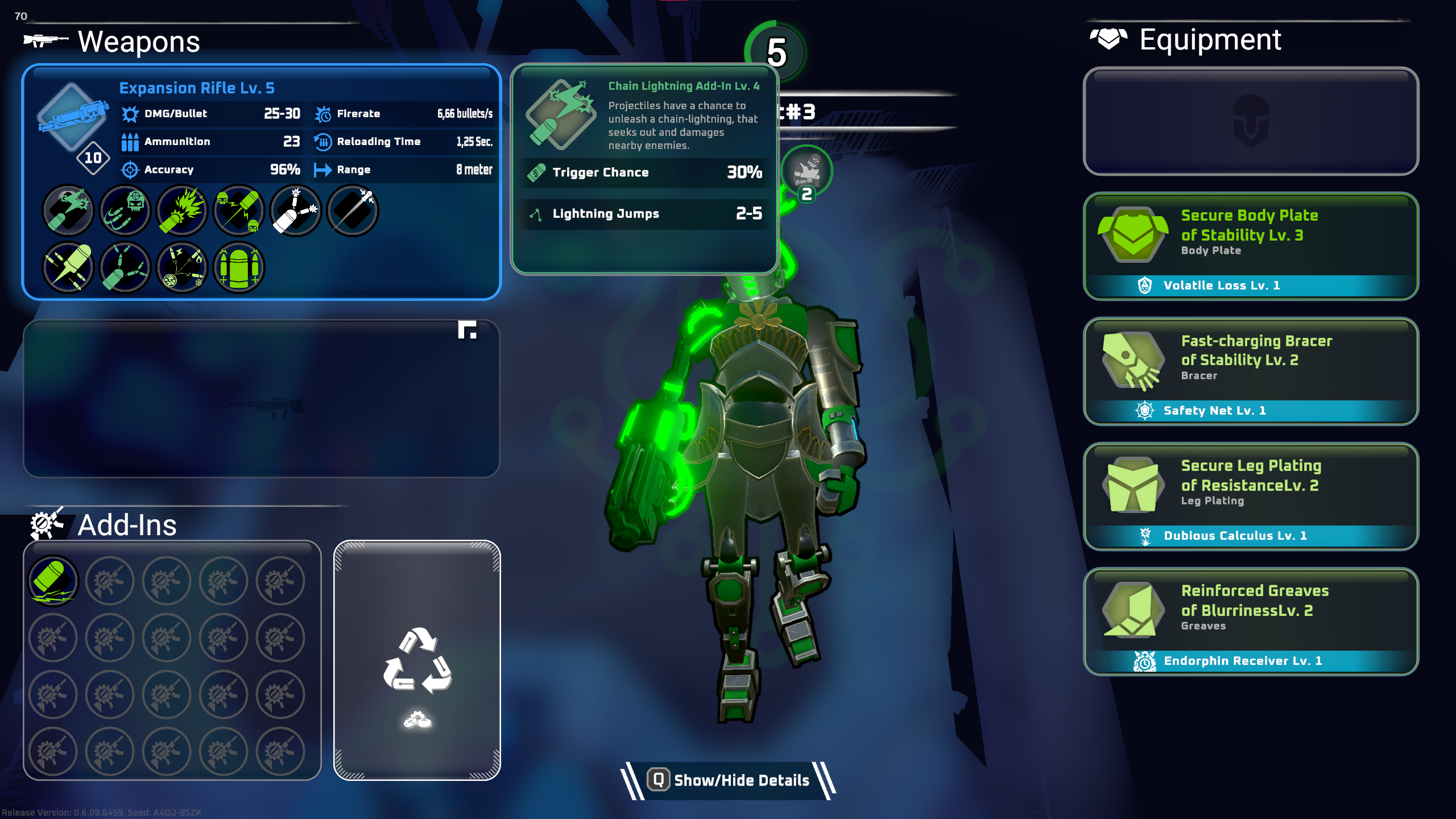Pick the green bullet add-in in inventory
1456x819 pixels.
coord(53,581)
